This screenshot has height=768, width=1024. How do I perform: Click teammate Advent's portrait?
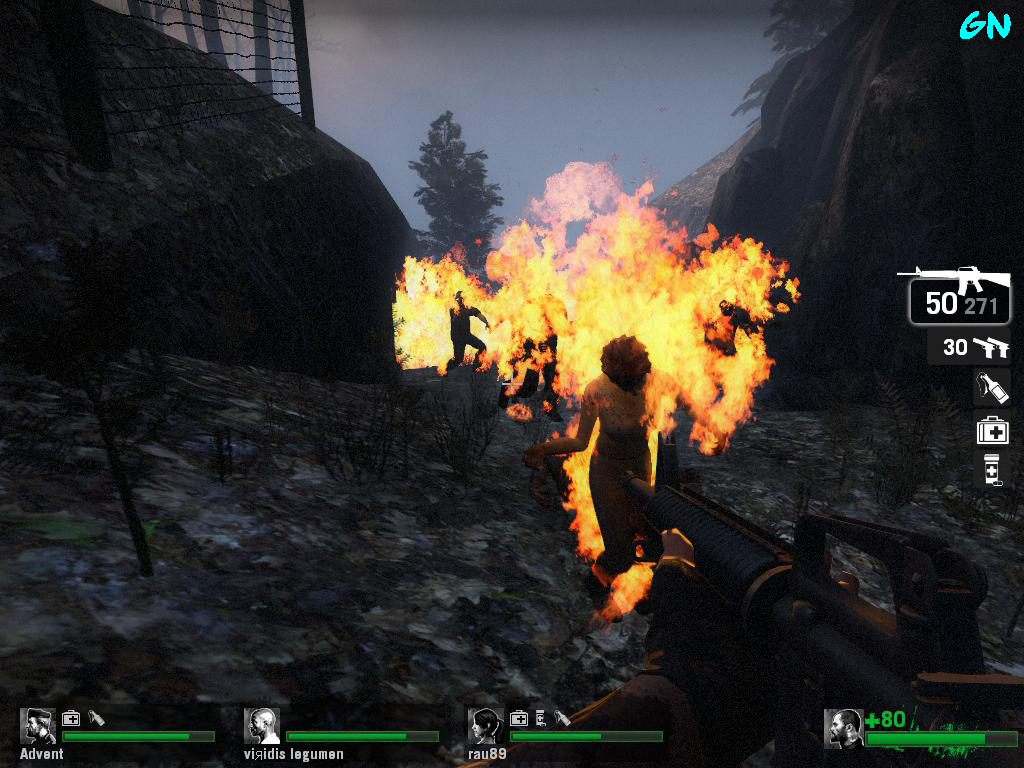pyautogui.click(x=38, y=726)
